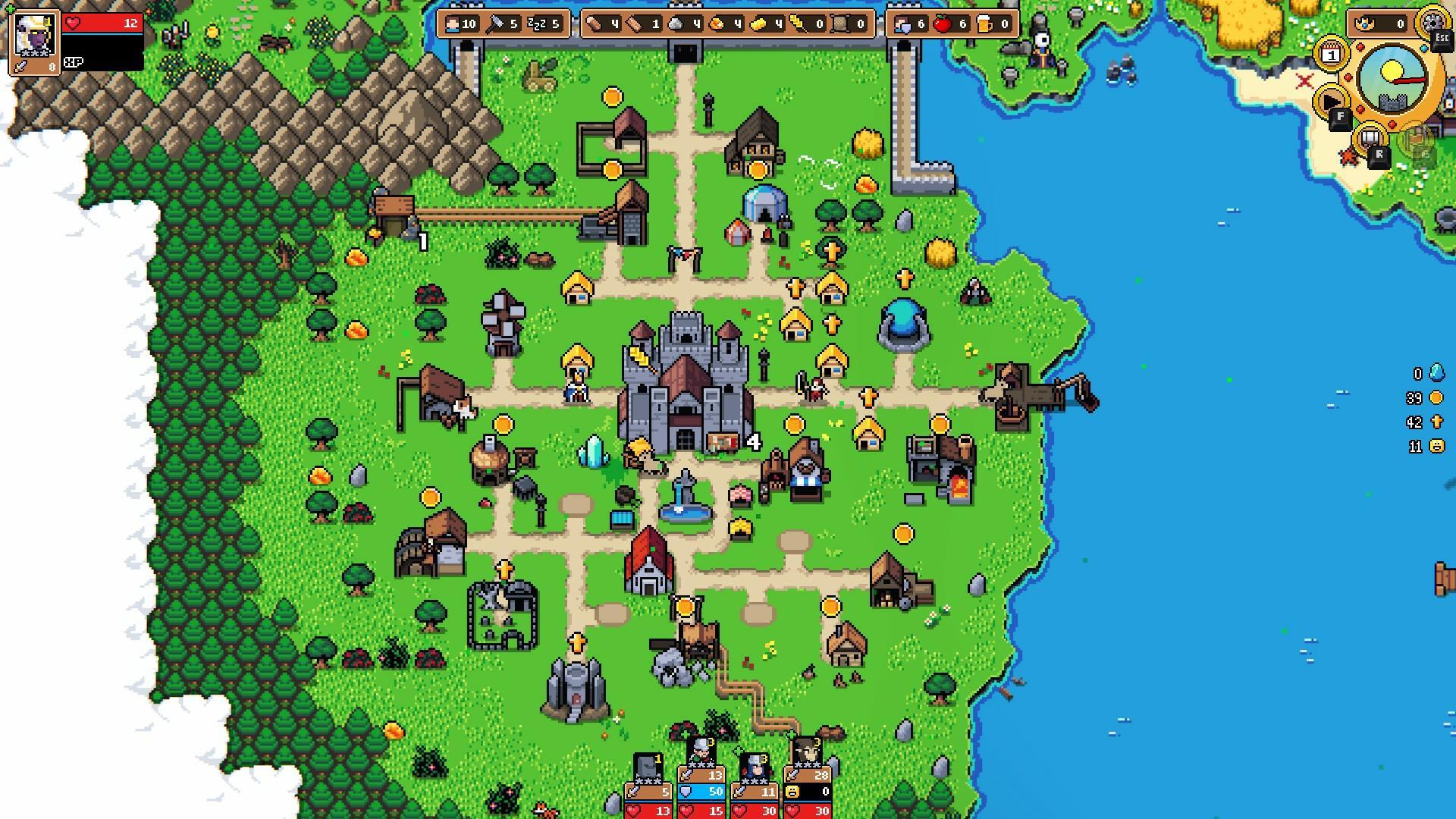Select the soldier unit with 50 shield

coord(700,792)
